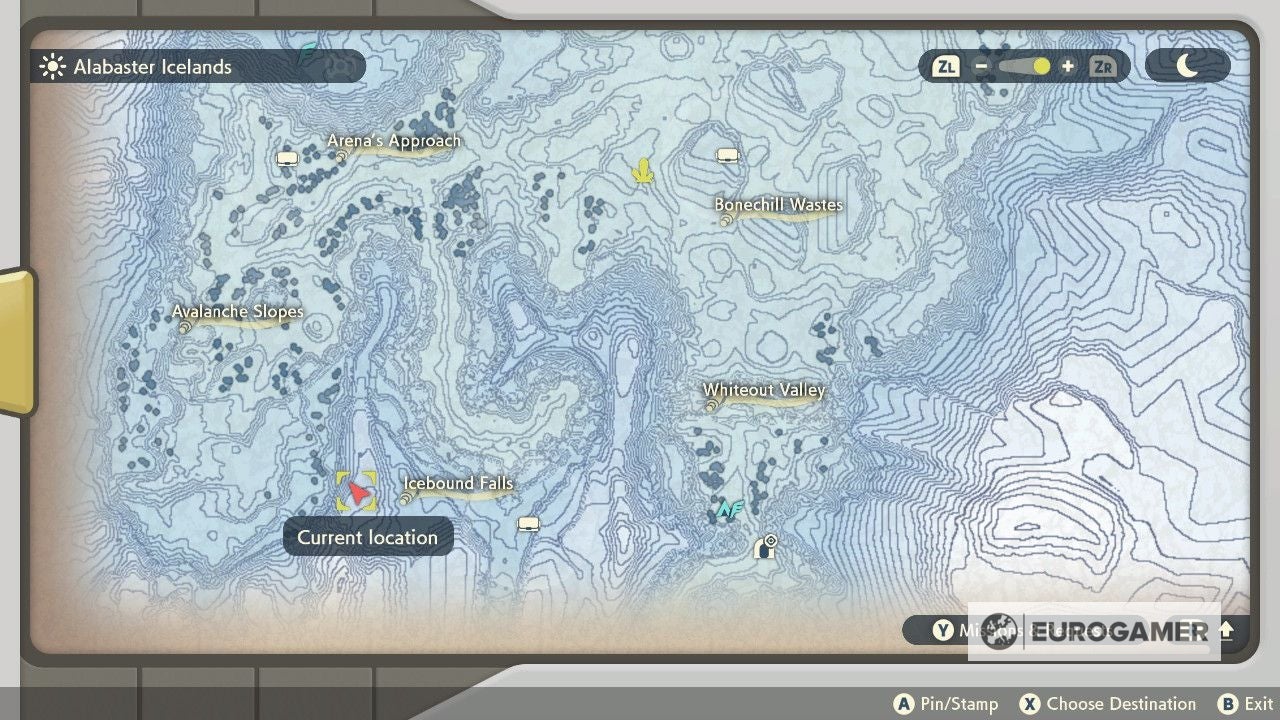Screen dimensions: 1280x720
Task: Click the campsite icon above Bonechill Wastes
Action: [x=727, y=154]
